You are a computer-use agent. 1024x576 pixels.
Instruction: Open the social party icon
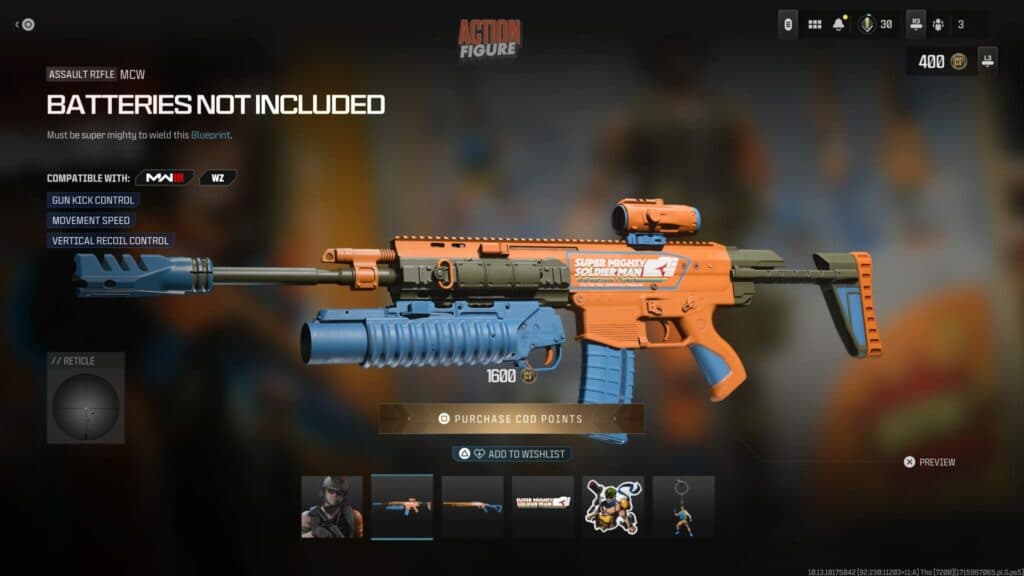[937, 24]
